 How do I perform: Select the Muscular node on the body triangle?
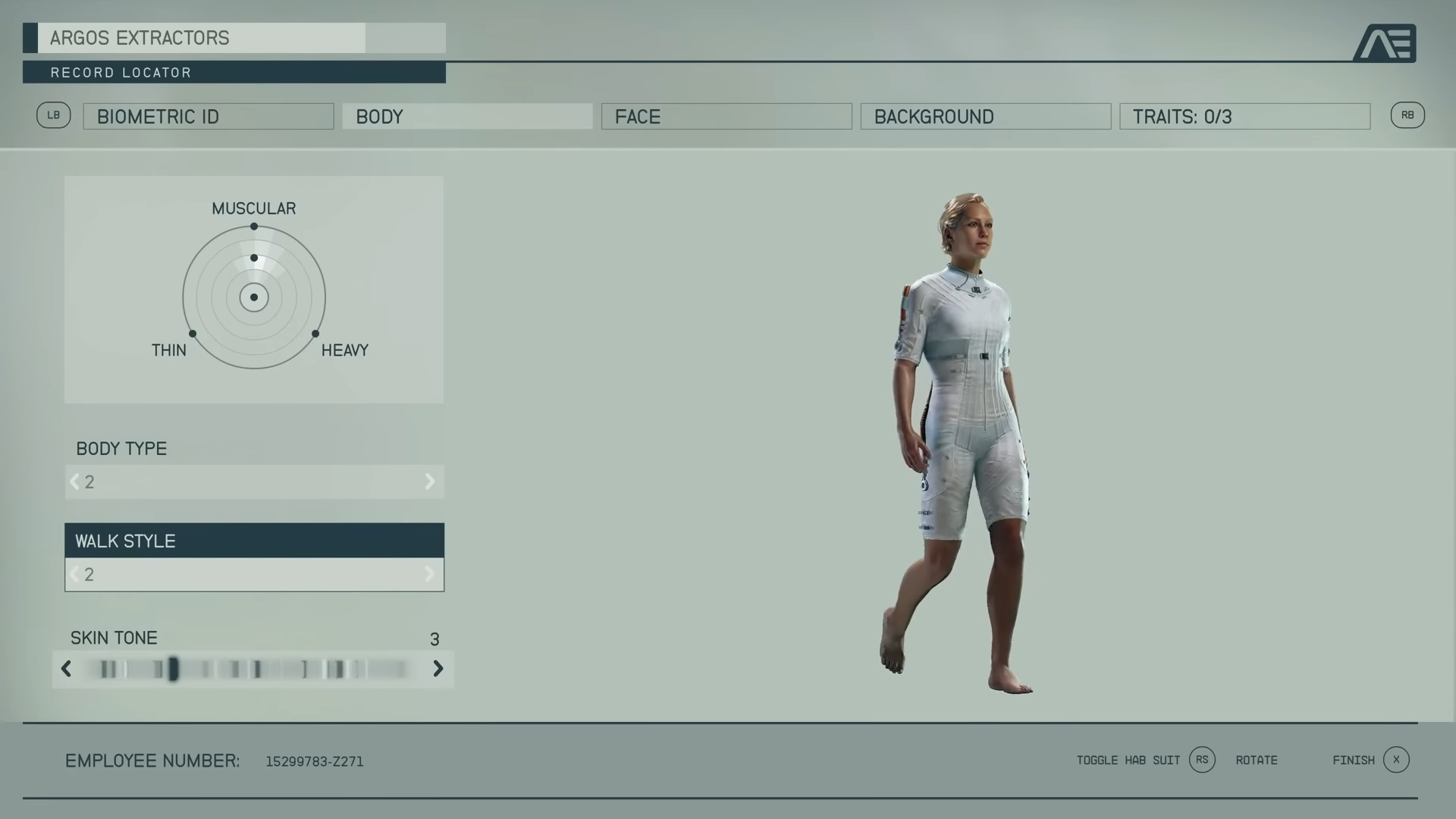253,227
